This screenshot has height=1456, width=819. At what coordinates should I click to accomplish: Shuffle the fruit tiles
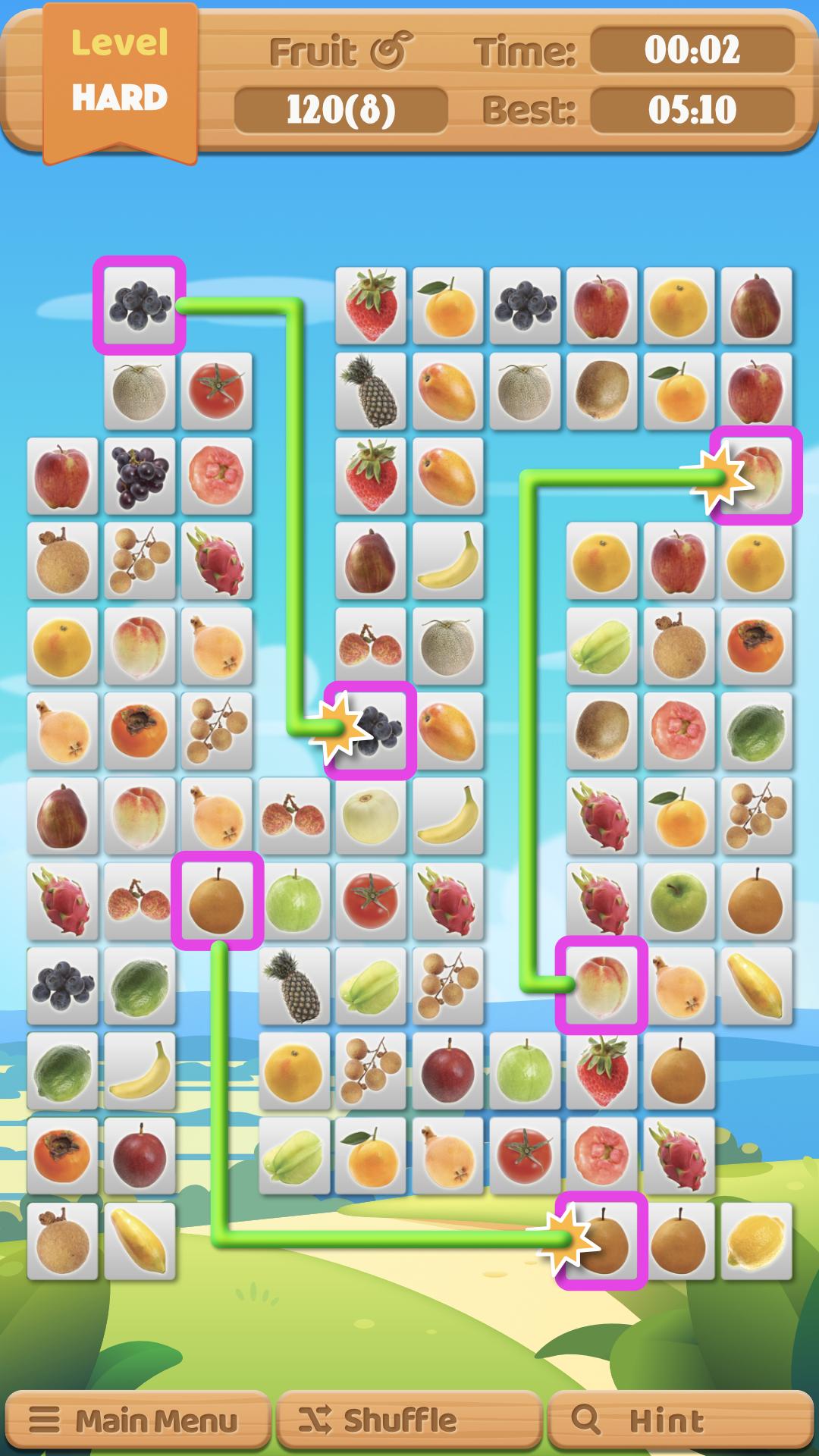(x=409, y=1420)
